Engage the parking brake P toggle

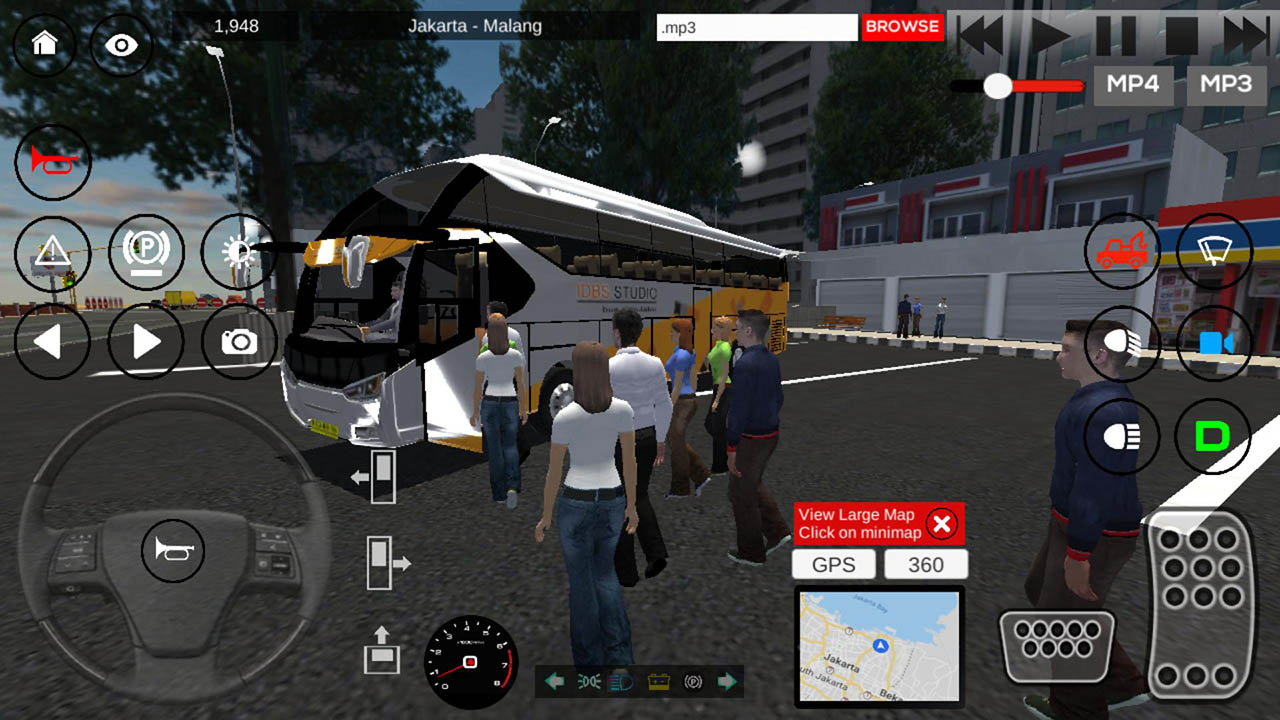coord(146,252)
